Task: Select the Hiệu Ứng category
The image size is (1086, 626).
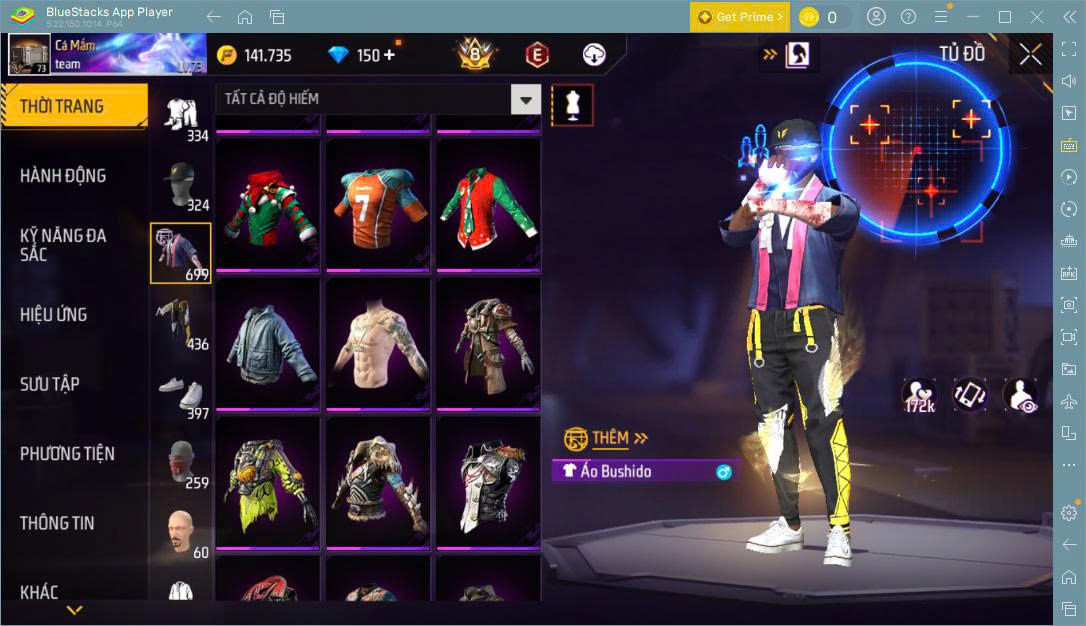Action: click(54, 315)
